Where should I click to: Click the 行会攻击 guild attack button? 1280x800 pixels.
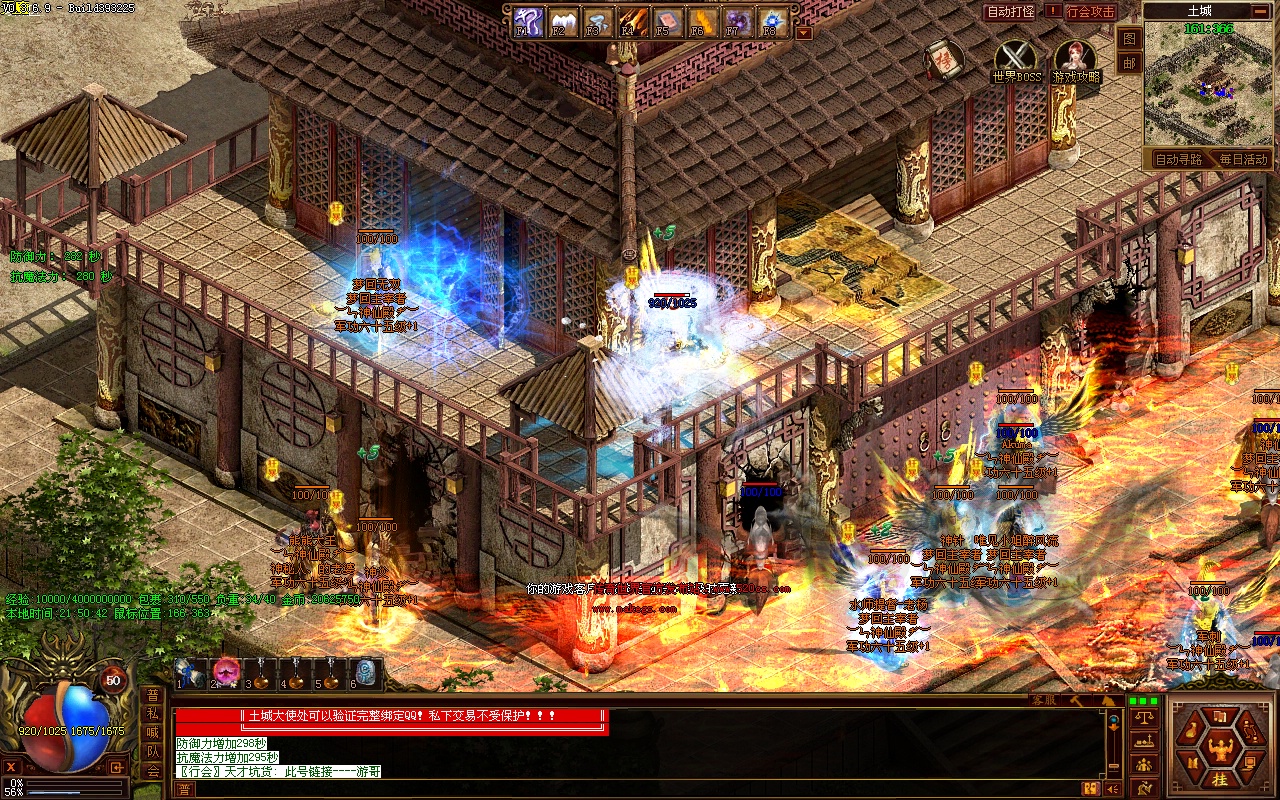click(1090, 12)
